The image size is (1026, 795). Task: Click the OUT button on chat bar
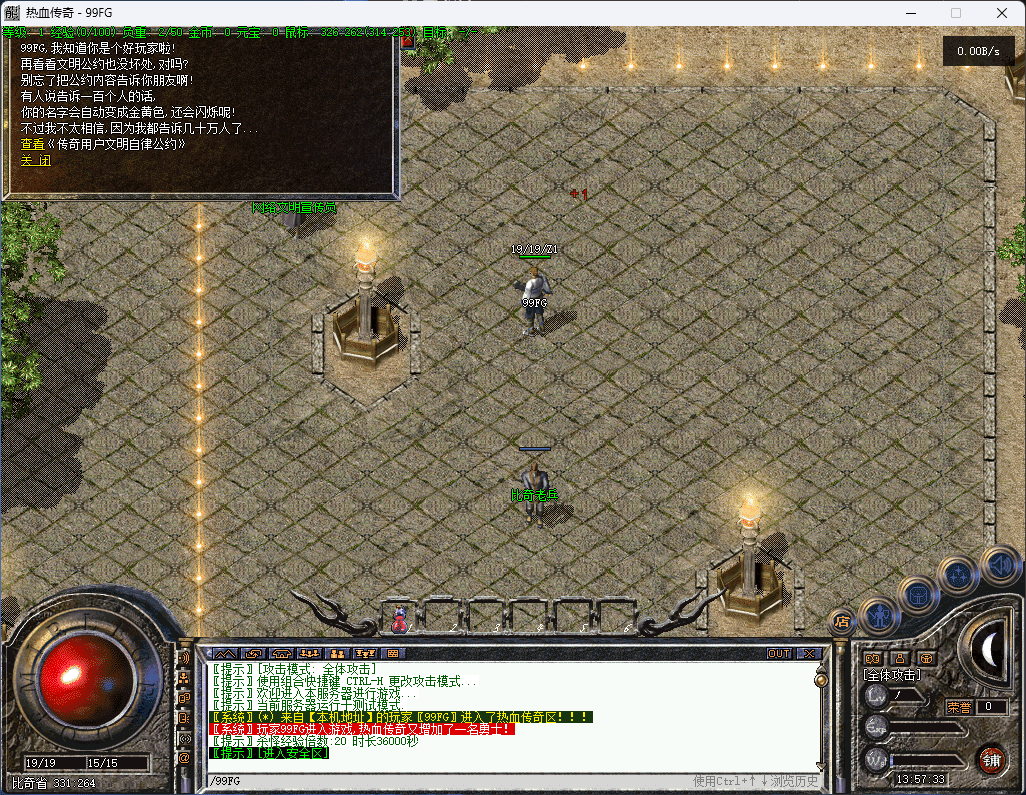click(779, 654)
